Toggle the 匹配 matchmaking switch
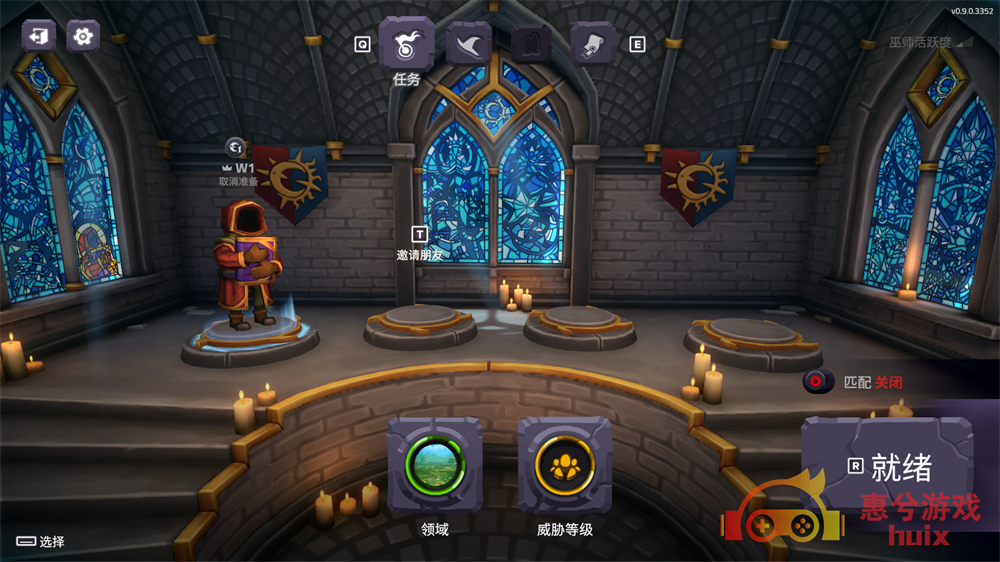 pos(819,381)
